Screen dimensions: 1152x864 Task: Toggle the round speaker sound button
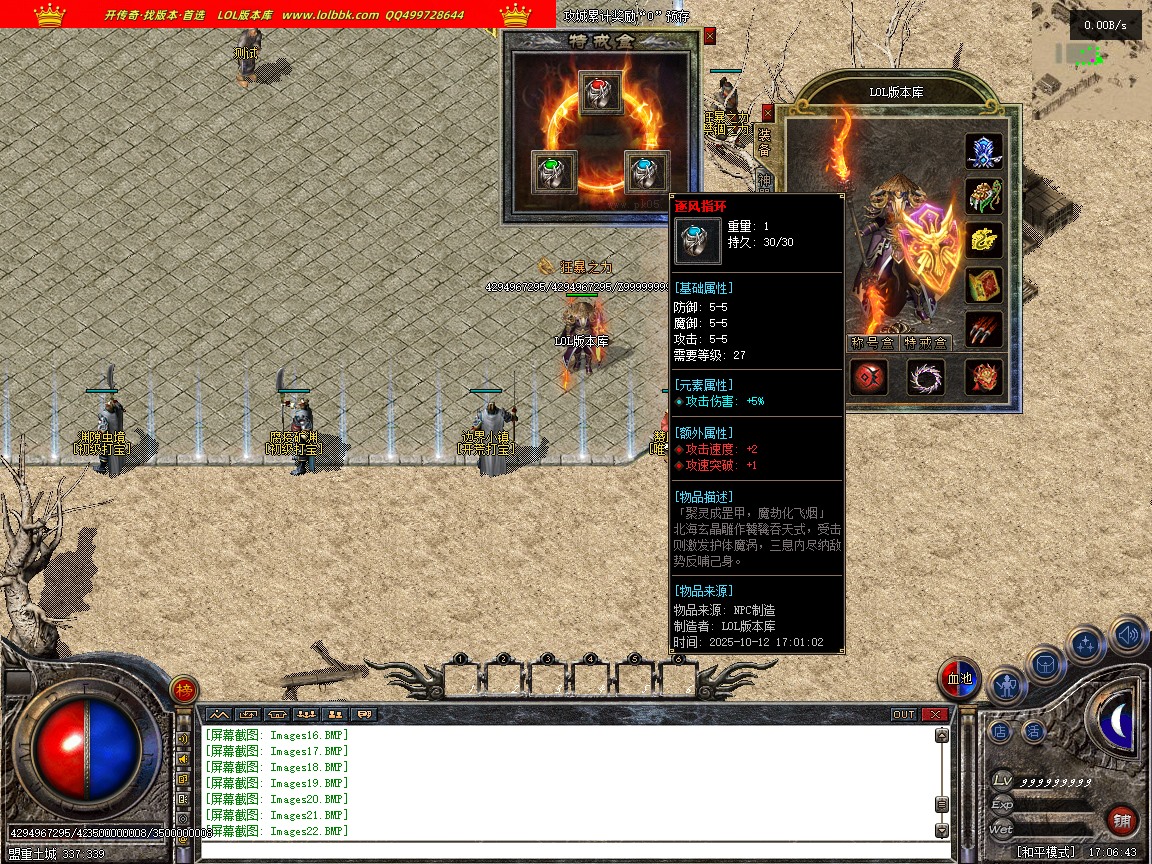[1128, 634]
